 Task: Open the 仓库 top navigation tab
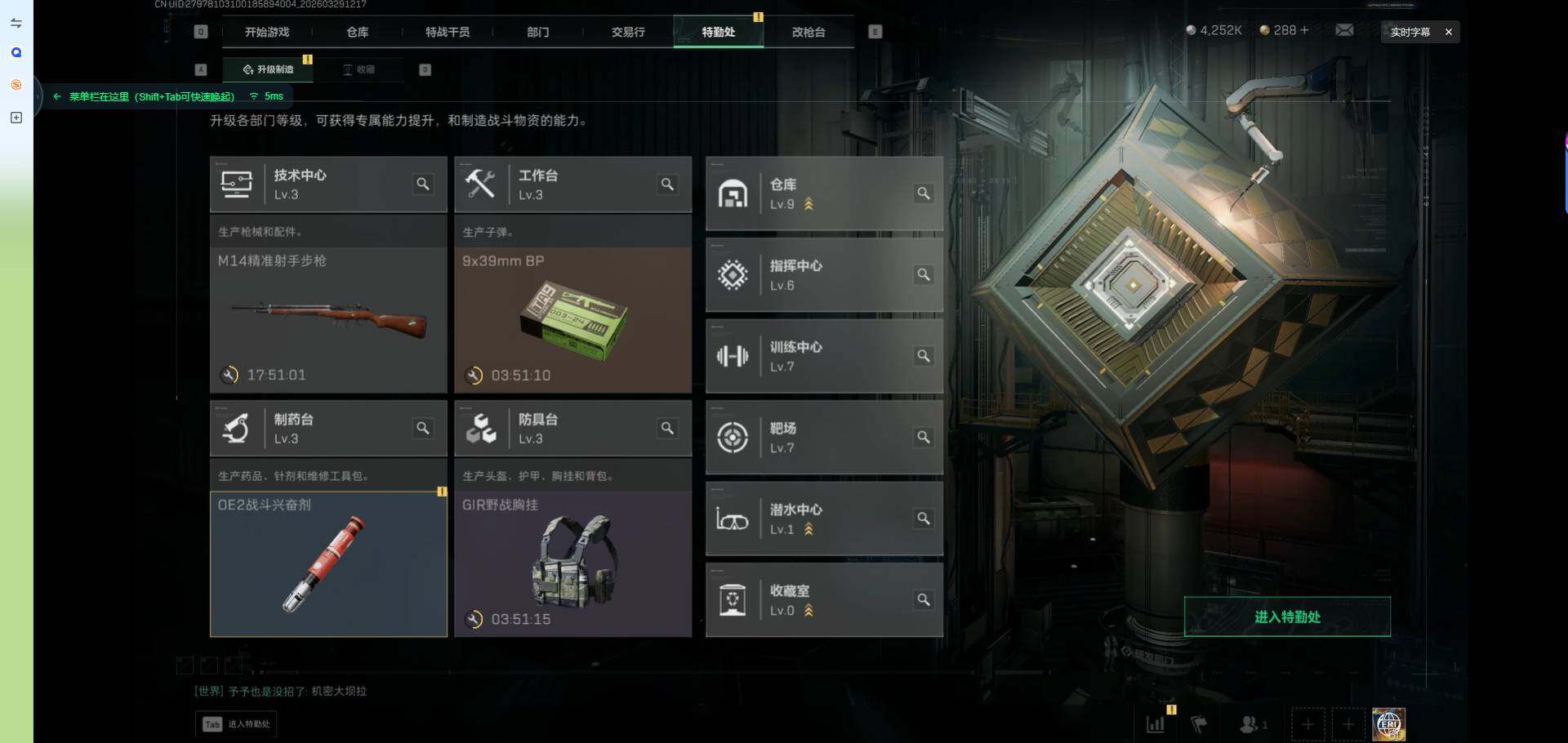coord(358,32)
